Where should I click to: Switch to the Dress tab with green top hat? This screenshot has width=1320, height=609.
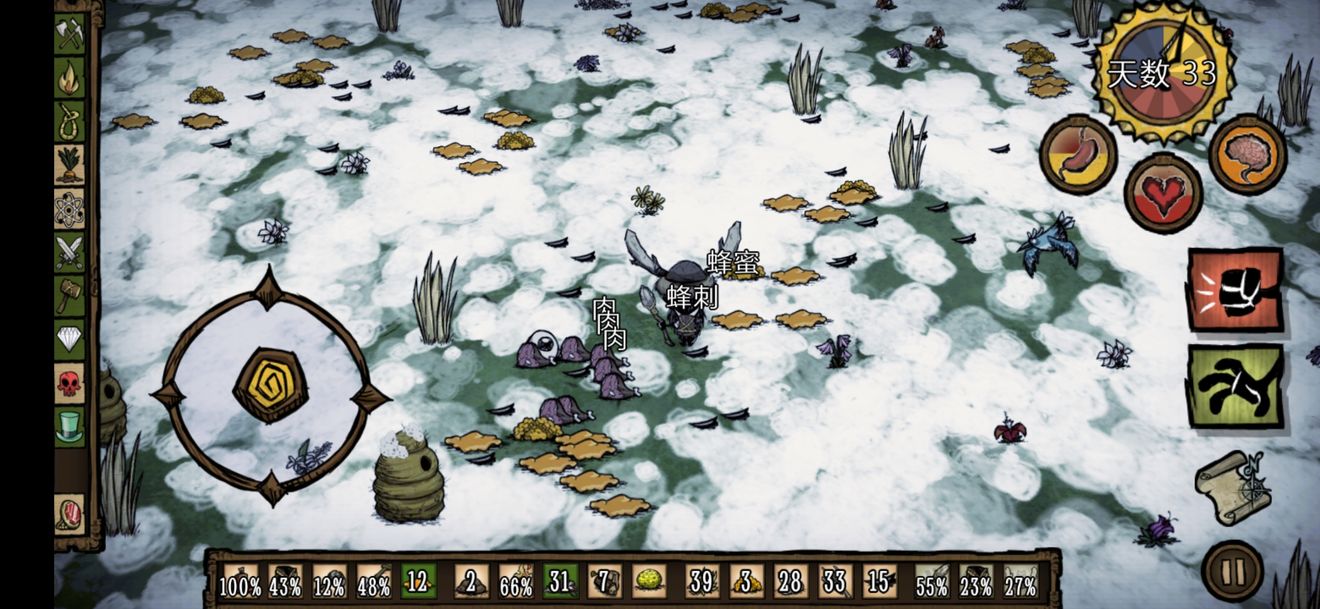[69, 427]
